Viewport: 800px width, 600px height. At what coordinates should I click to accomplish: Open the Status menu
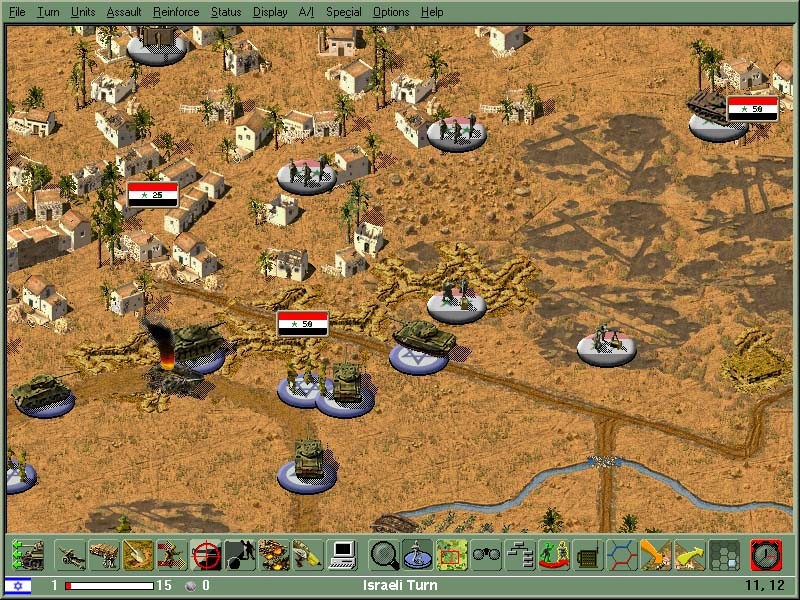click(226, 12)
